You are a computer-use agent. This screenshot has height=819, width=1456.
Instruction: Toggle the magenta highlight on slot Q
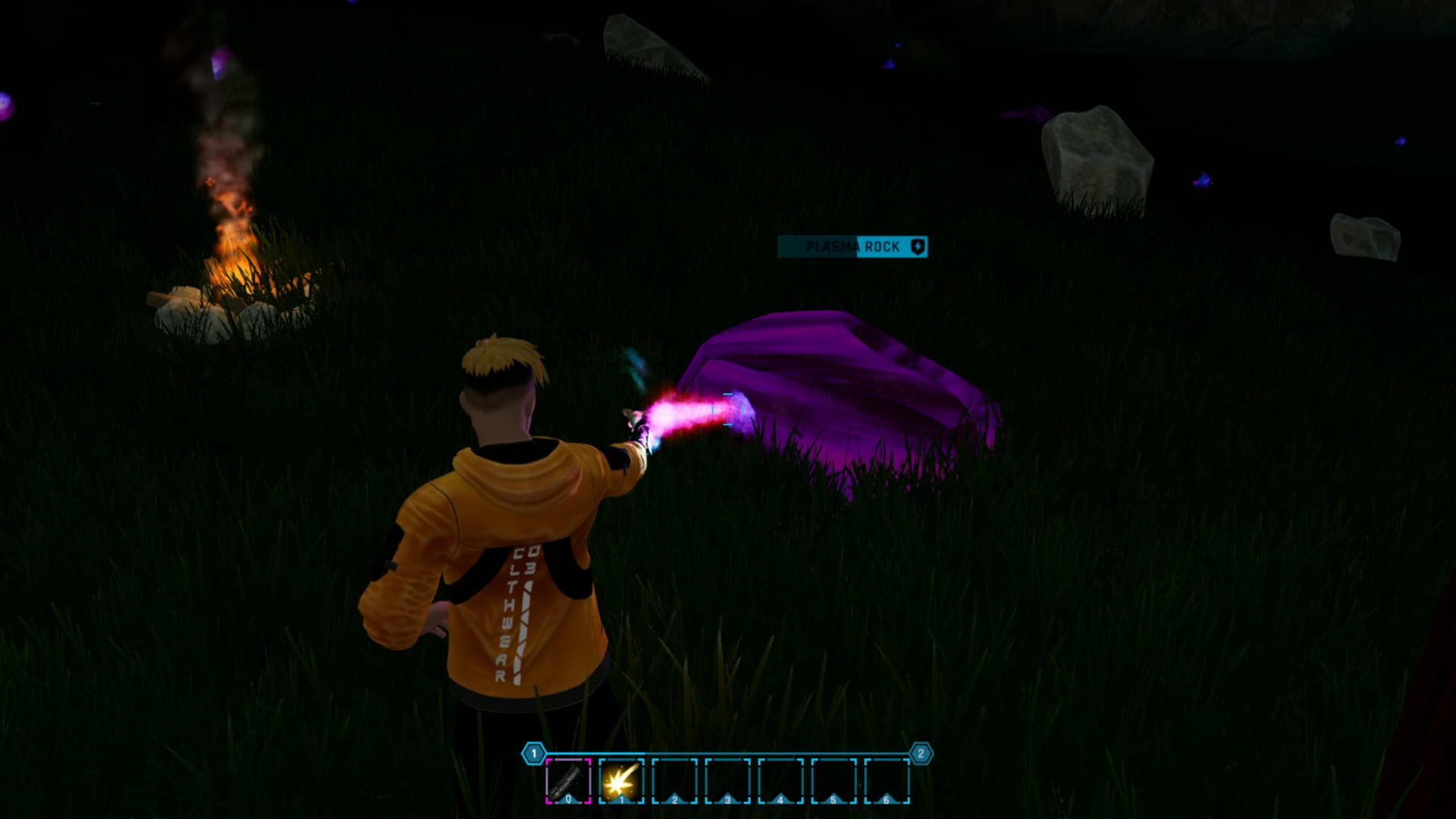coord(569,783)
